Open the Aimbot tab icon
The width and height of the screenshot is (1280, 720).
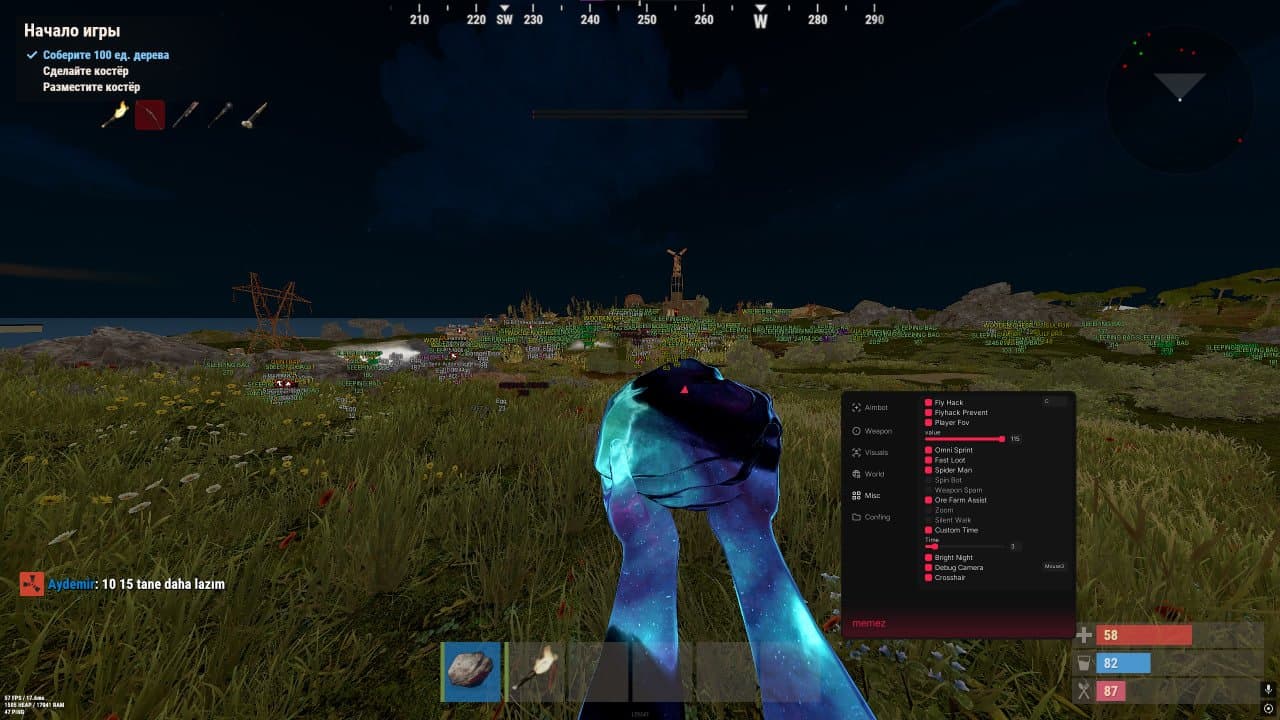[856, 408]
